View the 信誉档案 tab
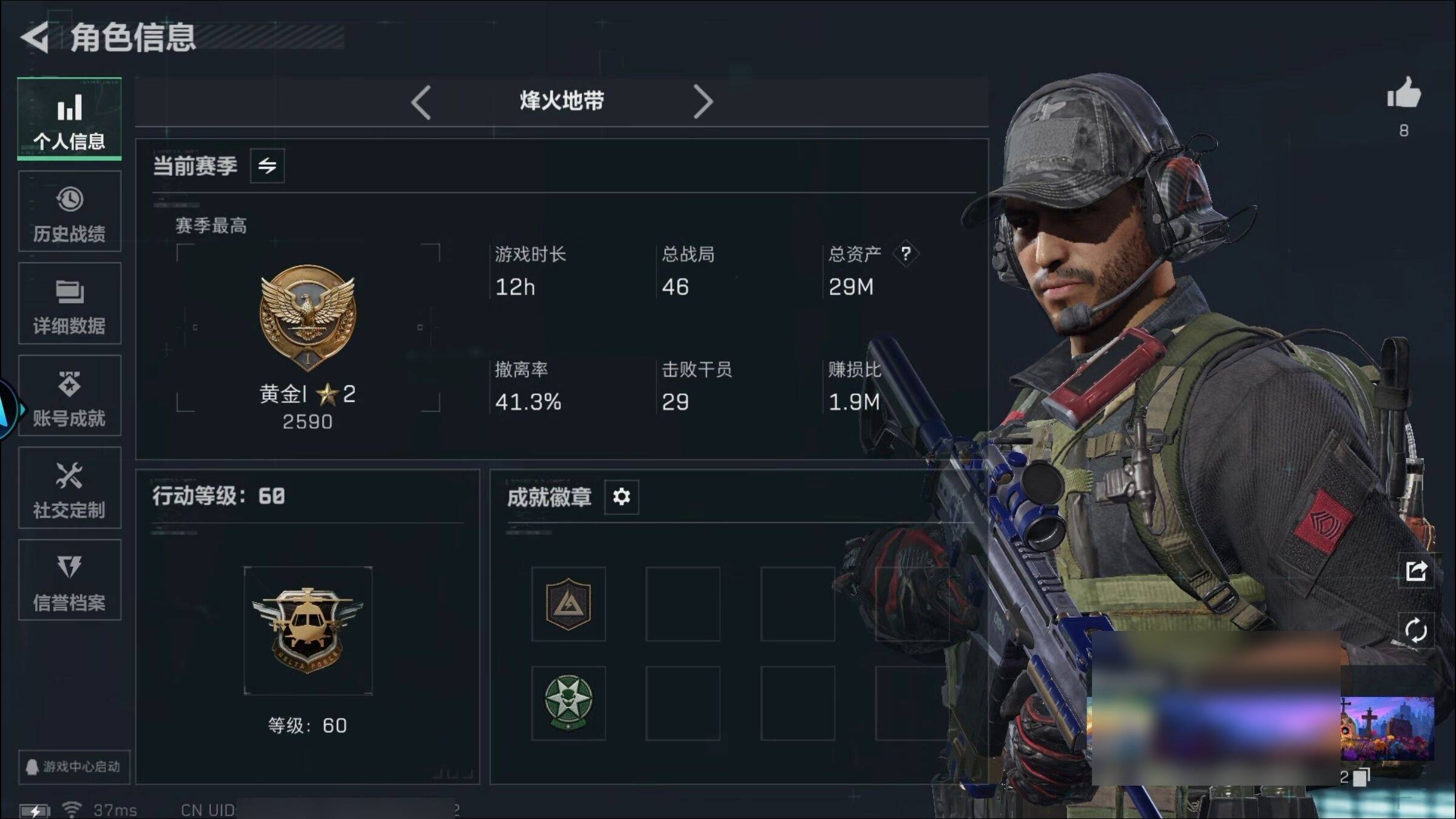 69,581
